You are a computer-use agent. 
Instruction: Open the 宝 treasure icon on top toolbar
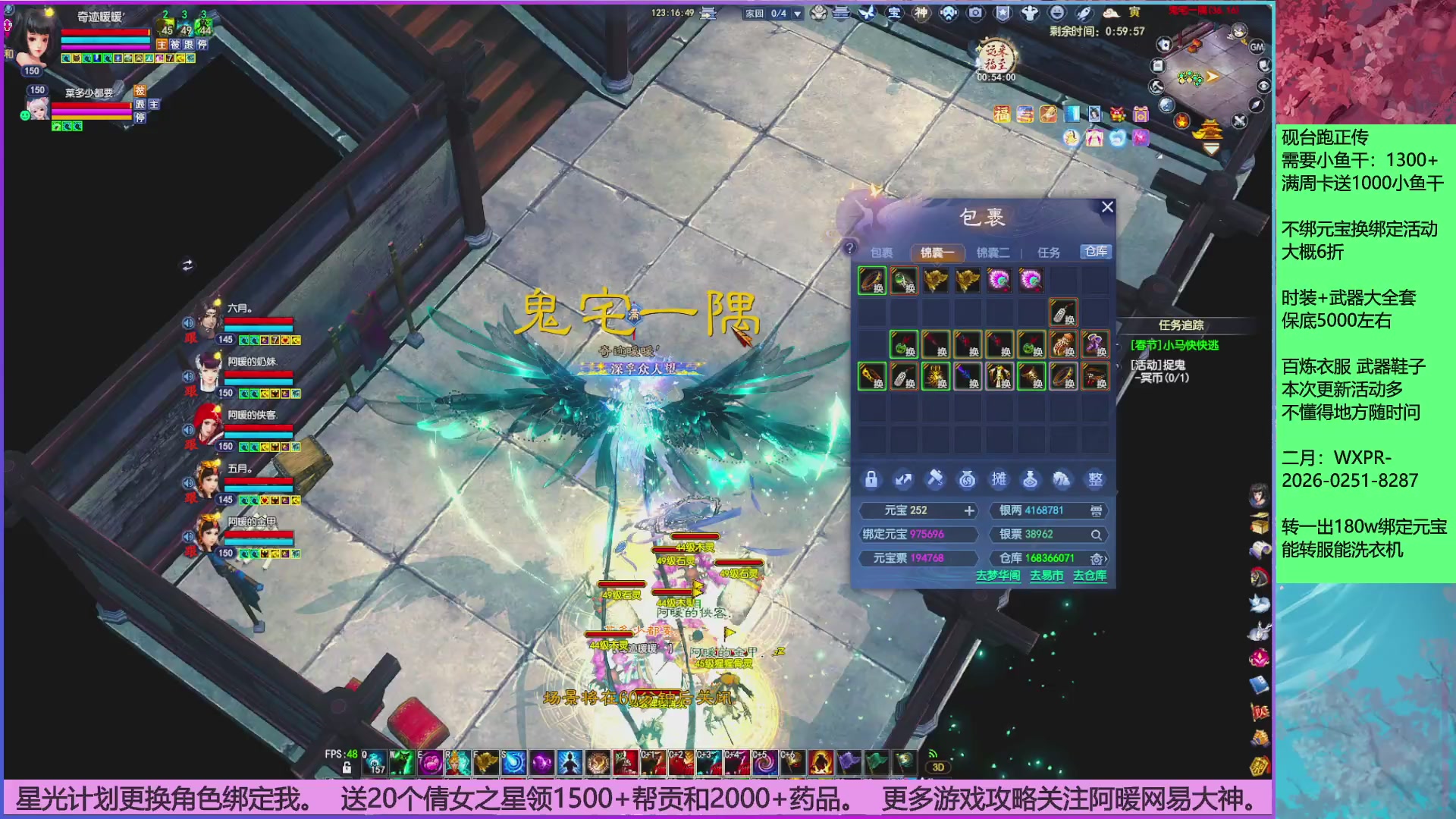[x=893, y=11]
